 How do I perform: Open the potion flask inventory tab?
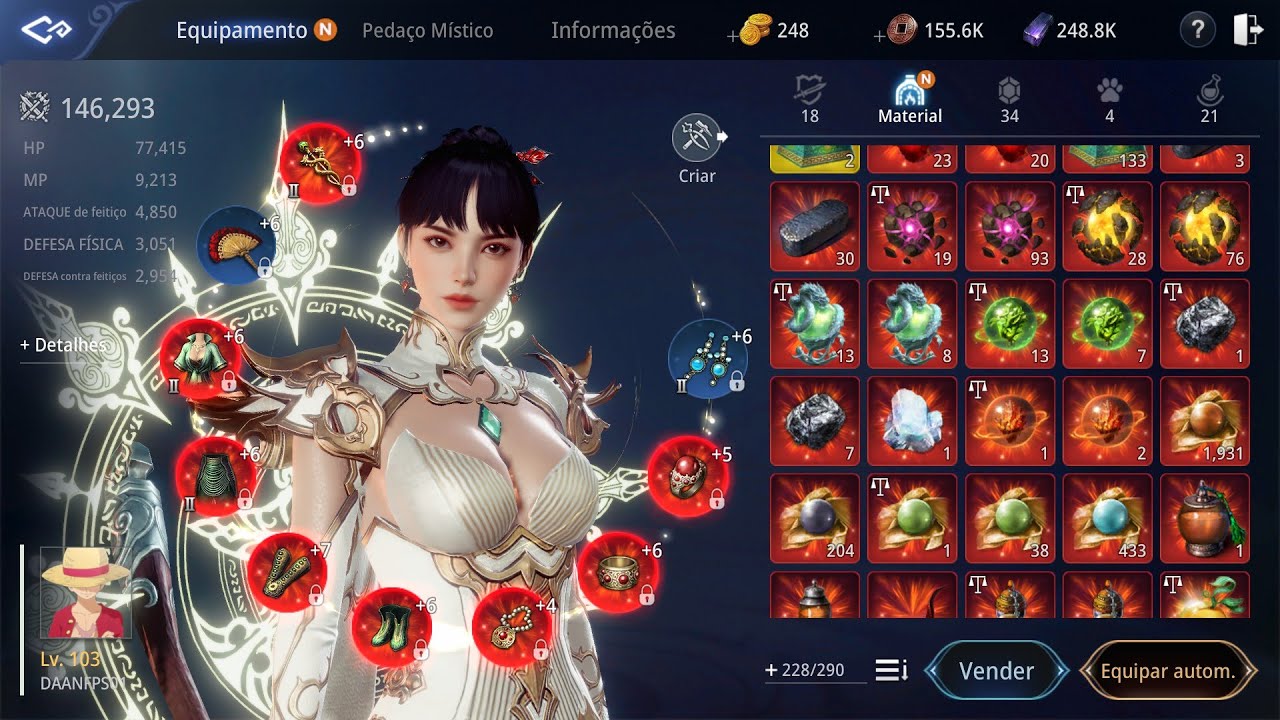(1209, 102)
